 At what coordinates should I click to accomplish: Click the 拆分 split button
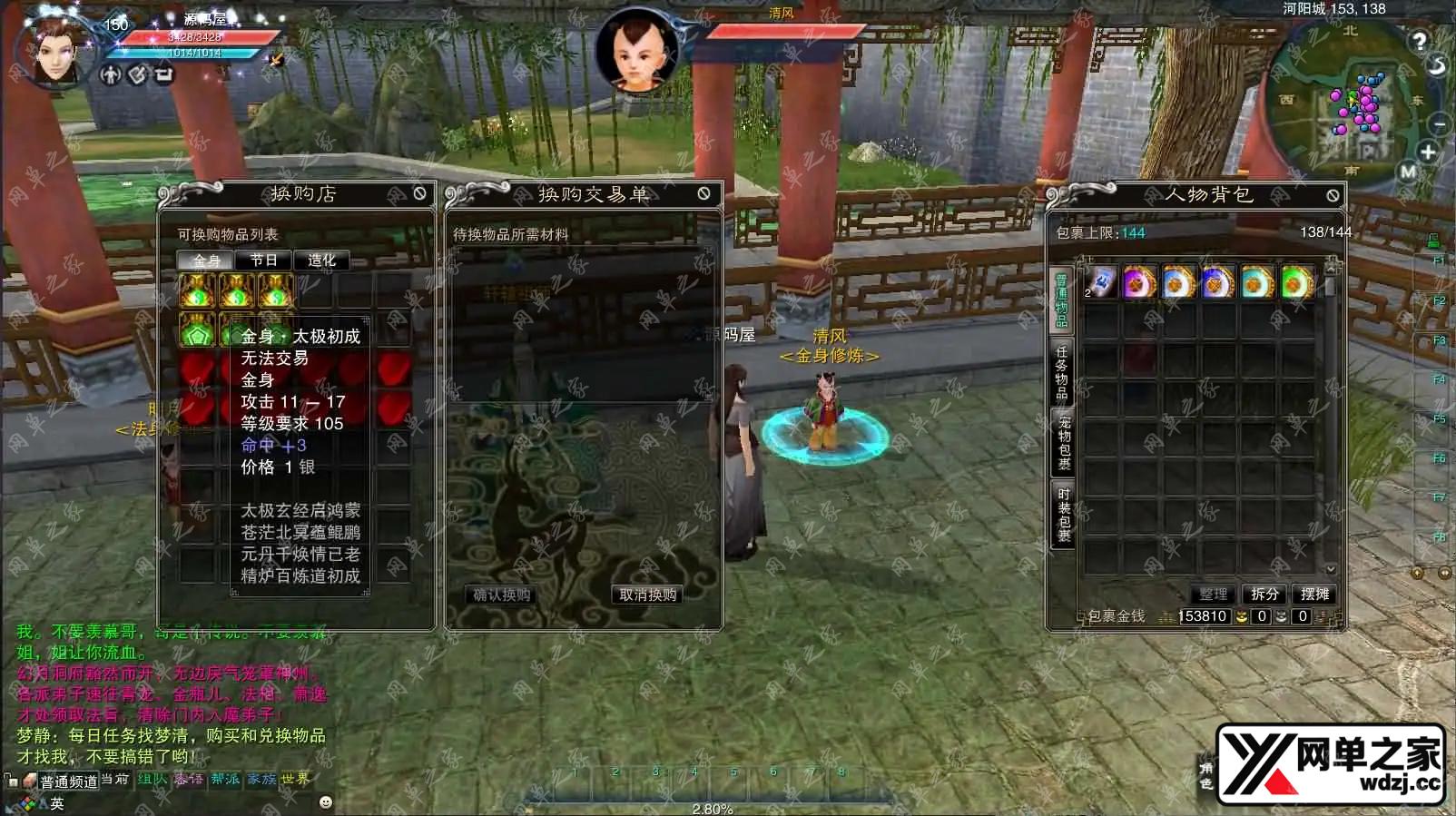[x=1264, y=594]
